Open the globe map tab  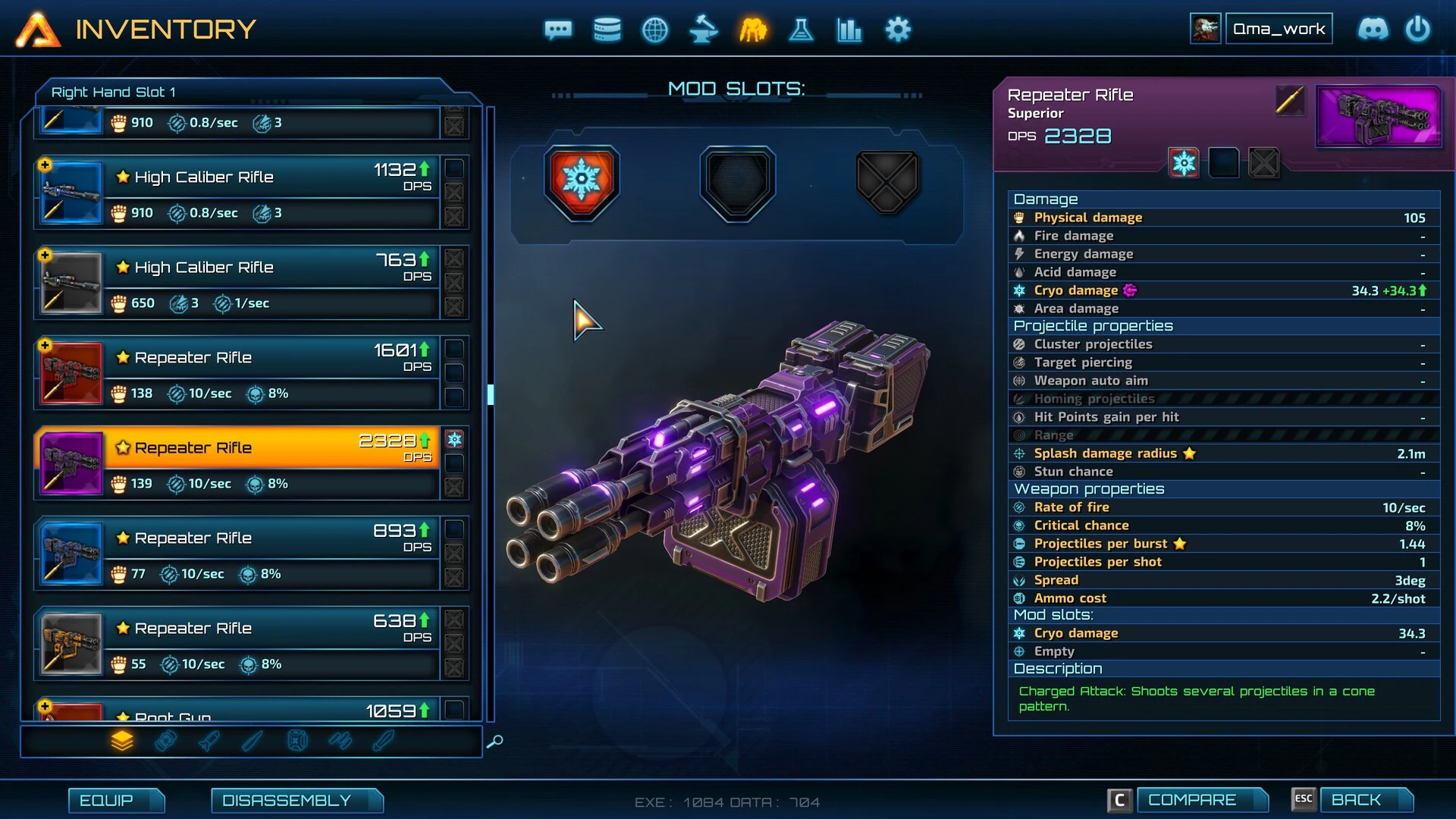(655, 30)
